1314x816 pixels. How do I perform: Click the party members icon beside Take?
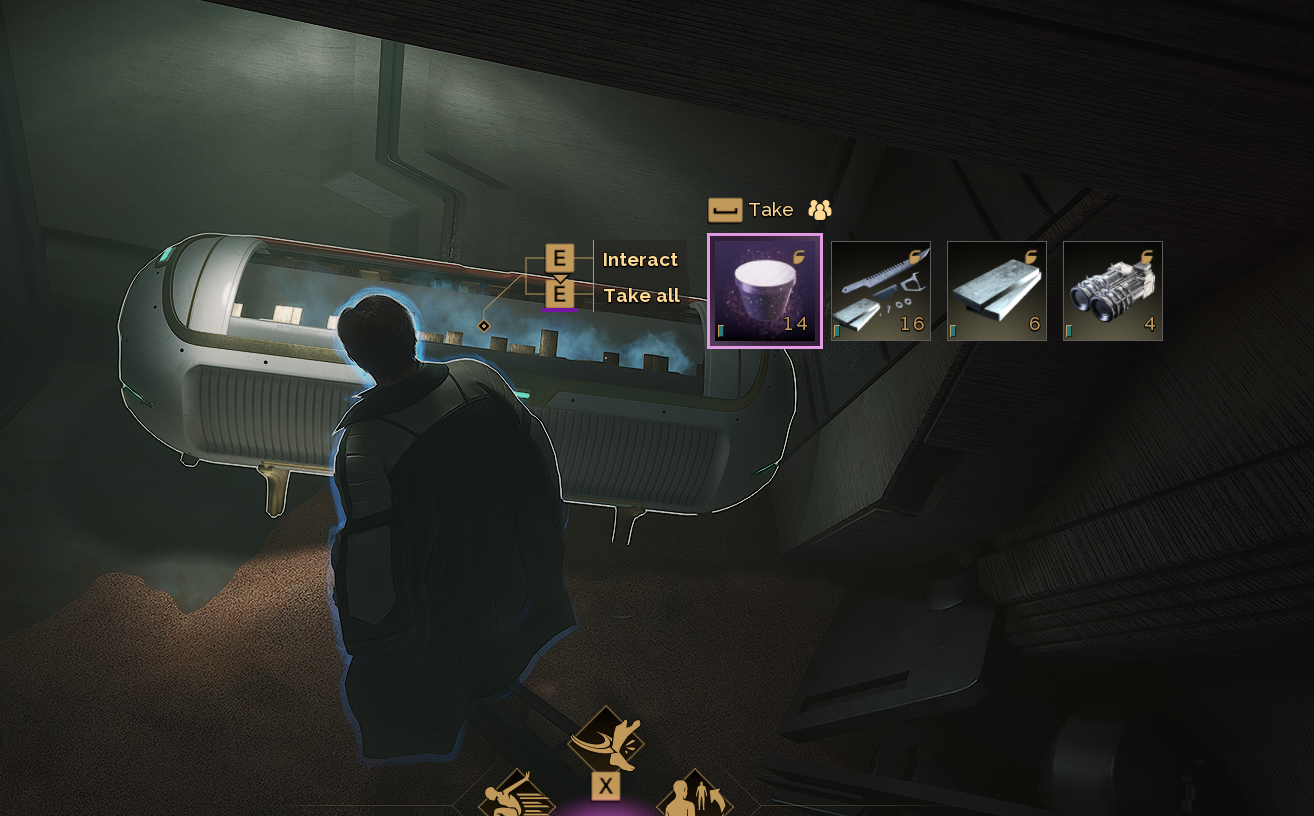pos(820,210)
